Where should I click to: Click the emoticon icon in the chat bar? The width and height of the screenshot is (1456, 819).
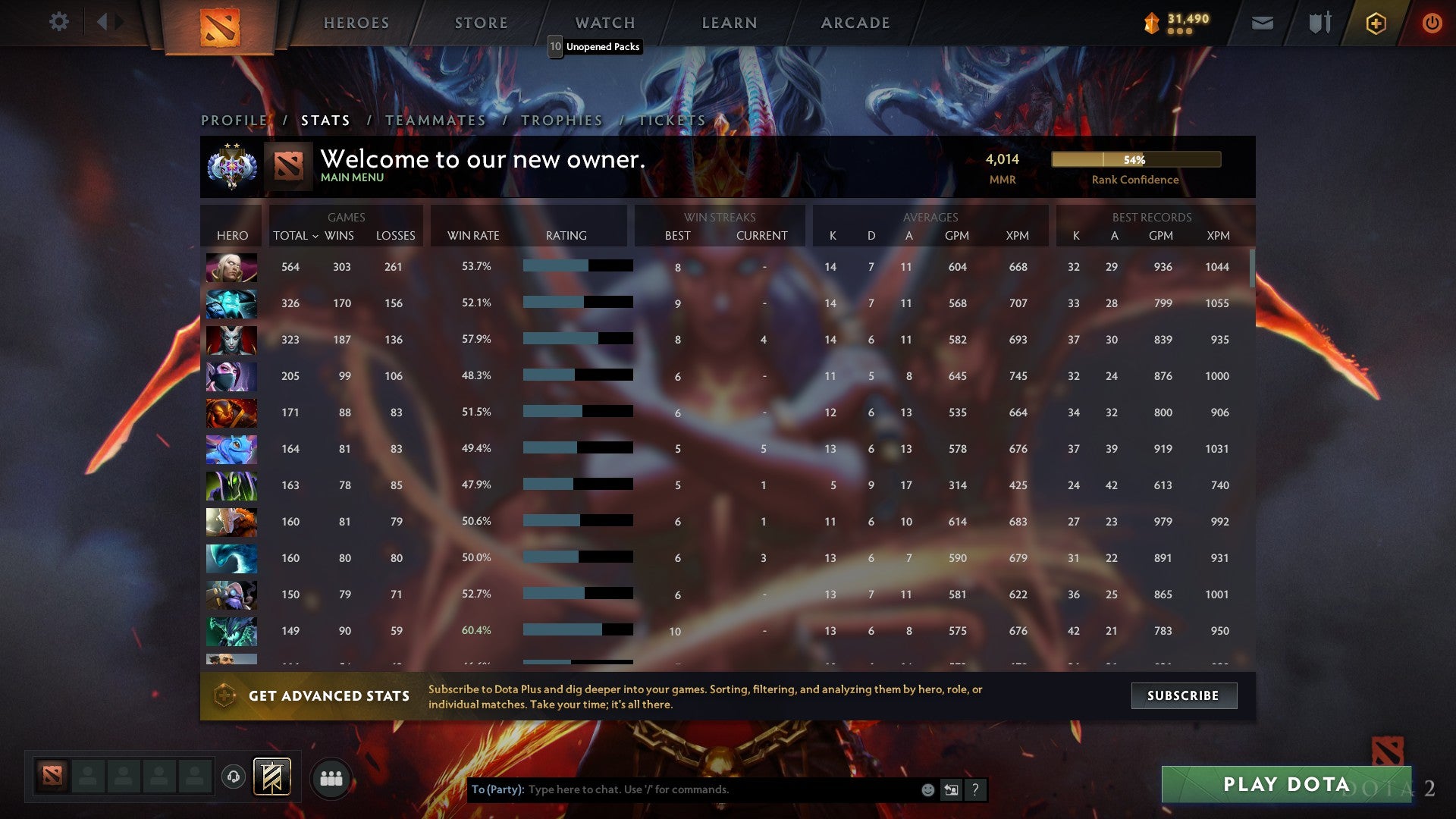927,789
